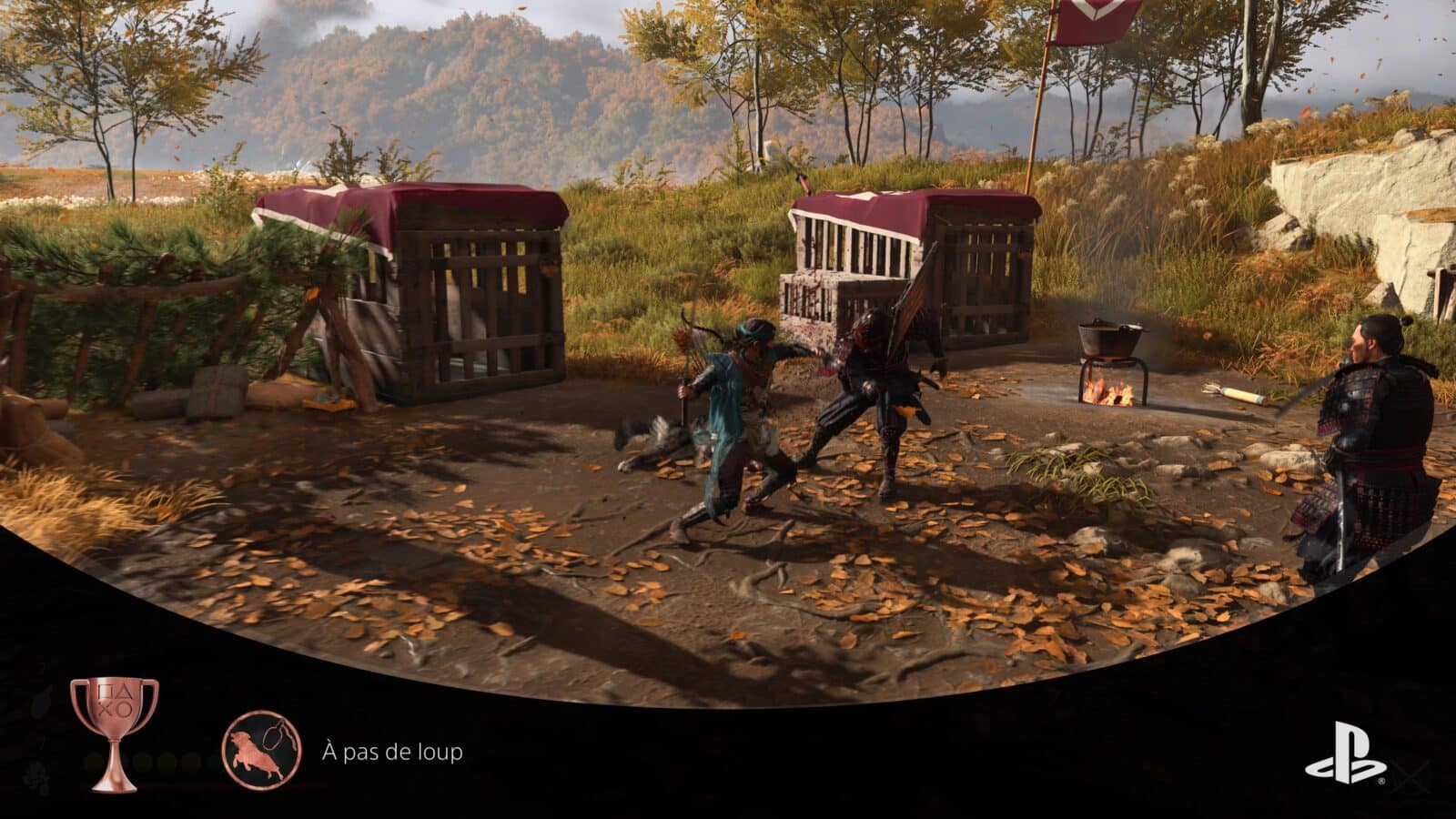Click the bronze trophy cup icon

(115, 733)
